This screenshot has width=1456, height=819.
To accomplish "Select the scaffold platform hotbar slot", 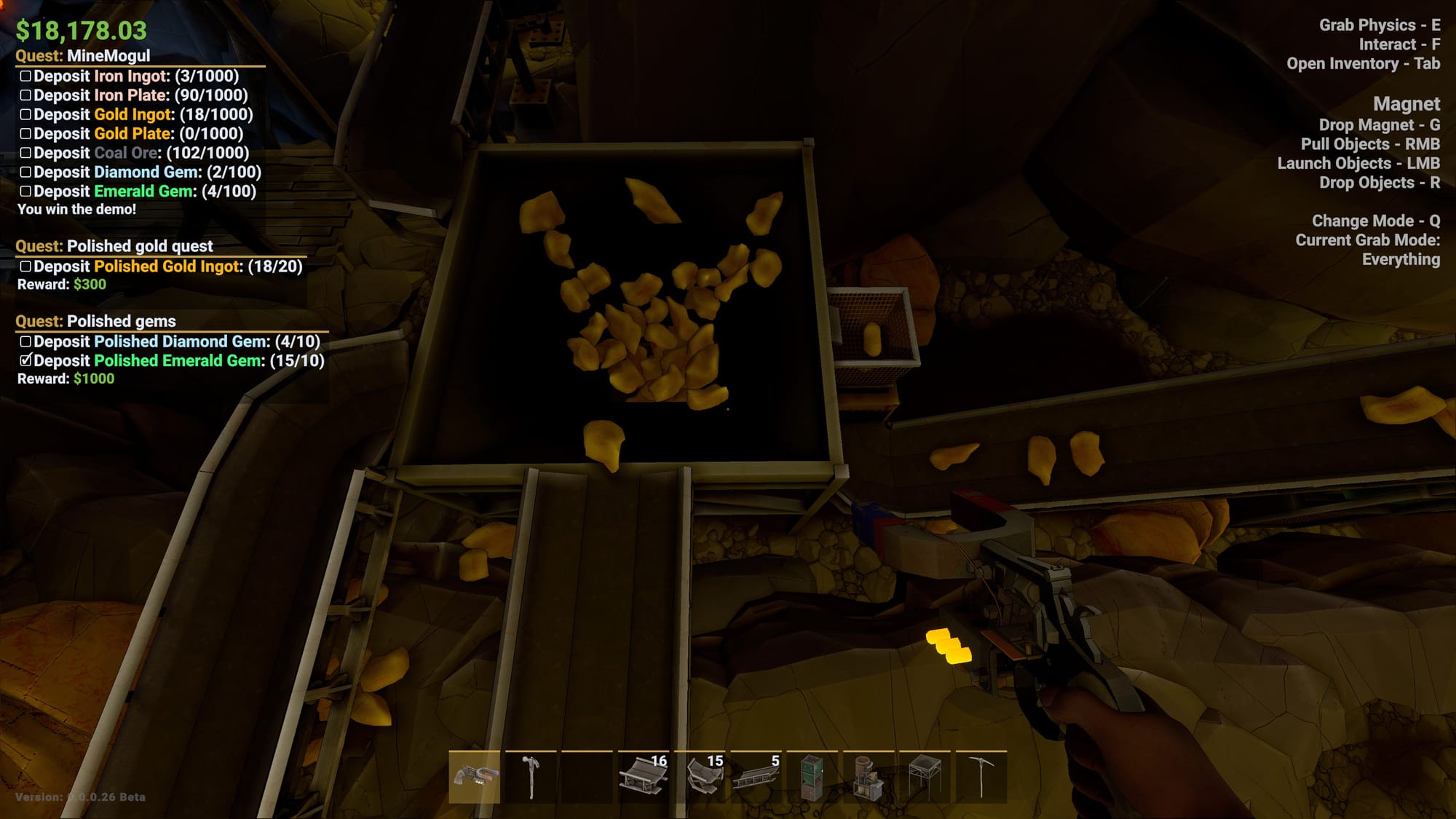I will tap(925, 777).
